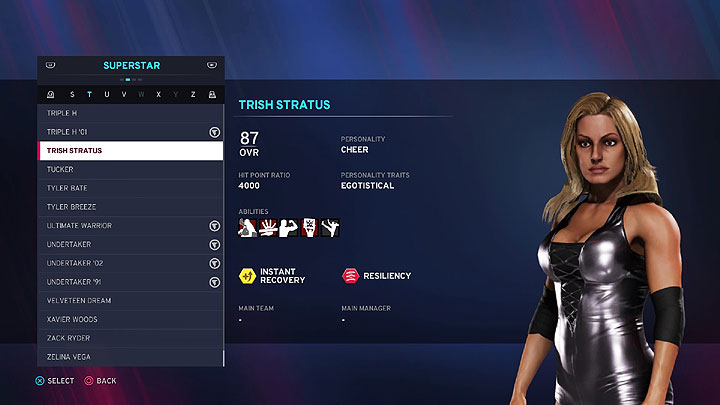
Task: Switch to the letter X filter
Action: (x=158, y=95)
